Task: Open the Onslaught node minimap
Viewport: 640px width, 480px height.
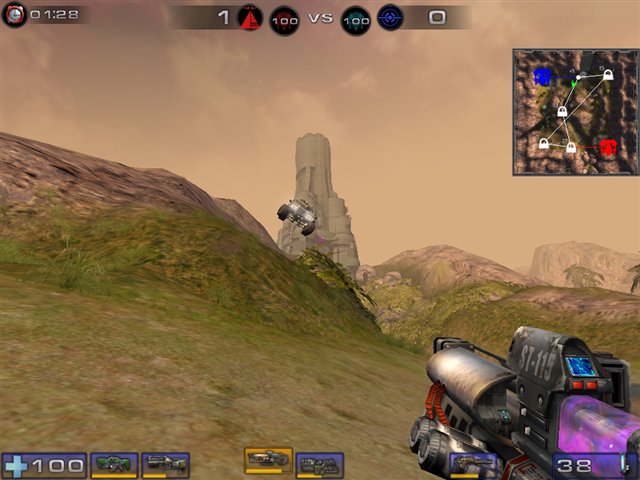Action: click(x=575, y=112)
